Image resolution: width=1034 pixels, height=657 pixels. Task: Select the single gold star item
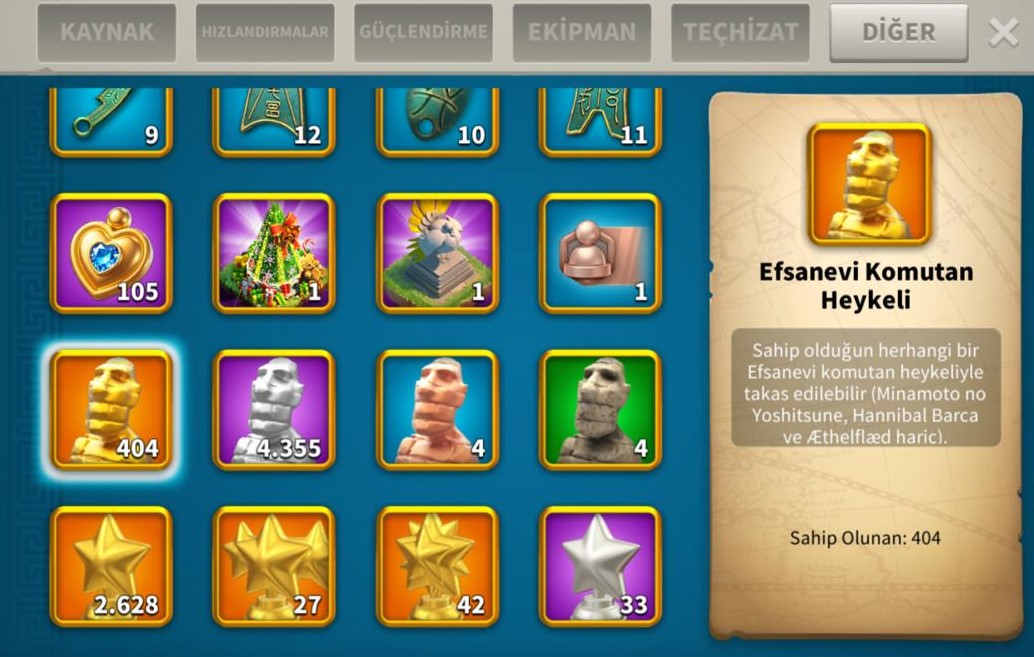111,566
